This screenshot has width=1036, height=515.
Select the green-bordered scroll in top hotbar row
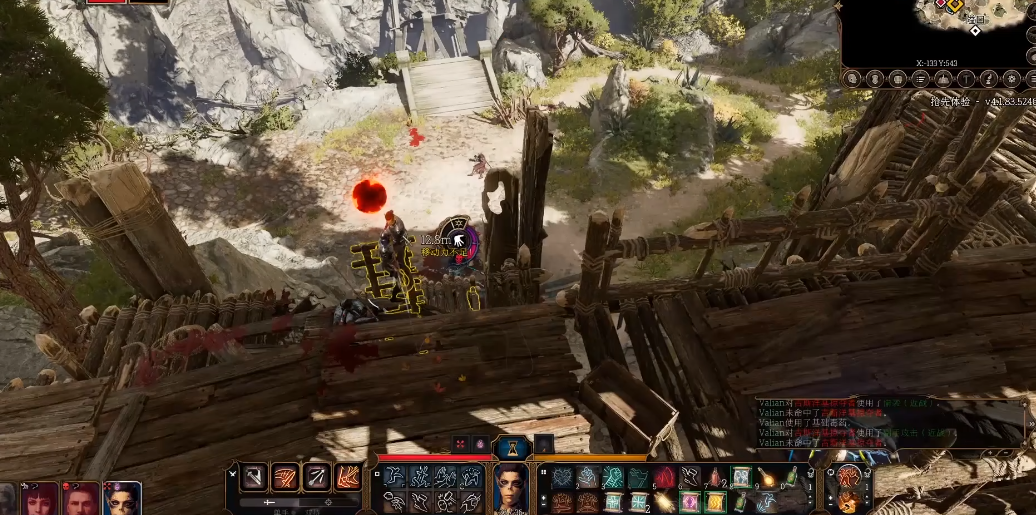(741, 478)
